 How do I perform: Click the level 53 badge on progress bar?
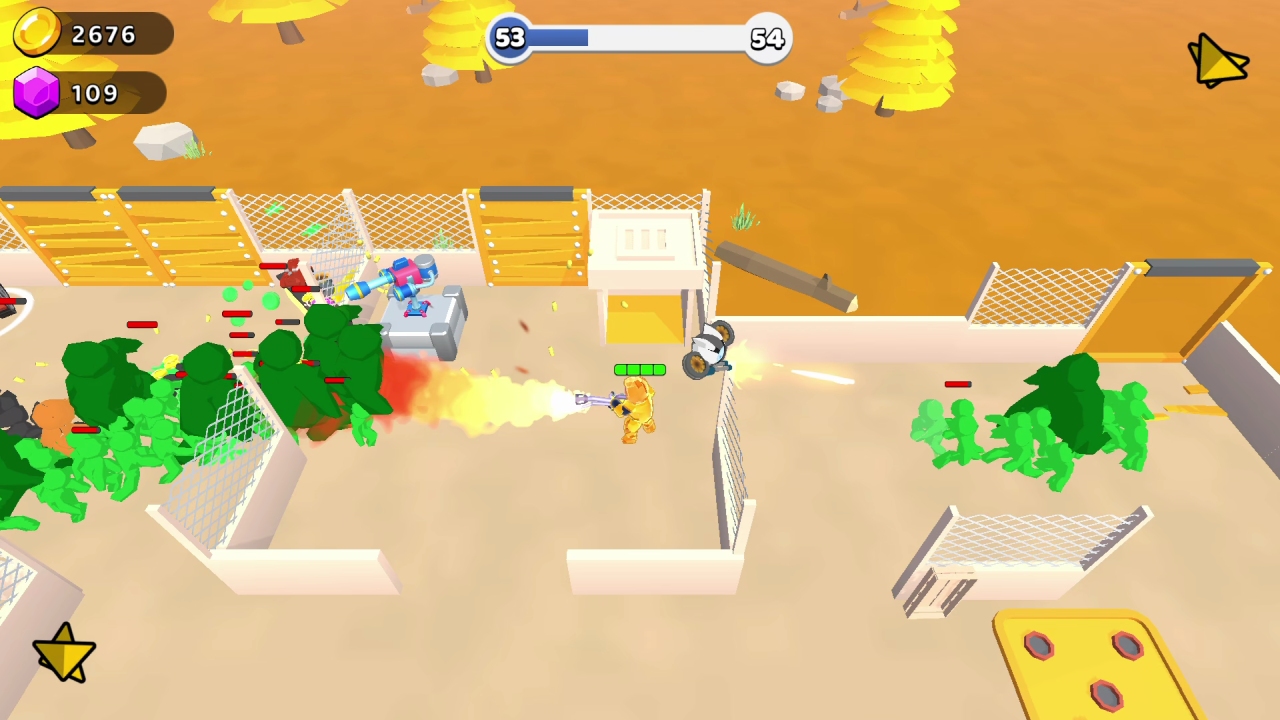coord(509,39)
